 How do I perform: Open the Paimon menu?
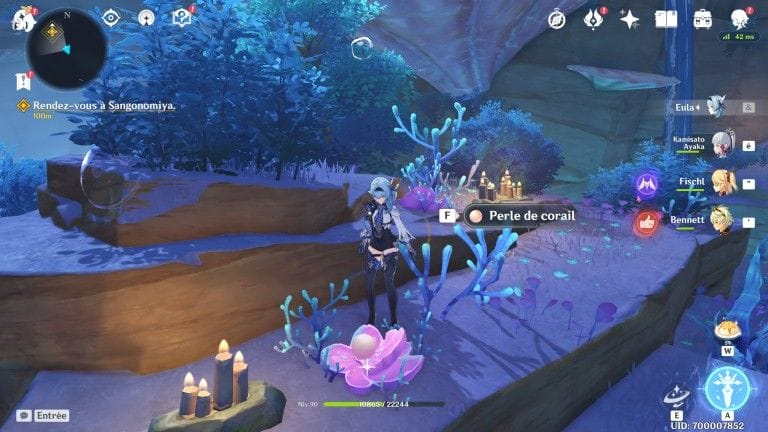pyautogui.click(x=22, y=18)
